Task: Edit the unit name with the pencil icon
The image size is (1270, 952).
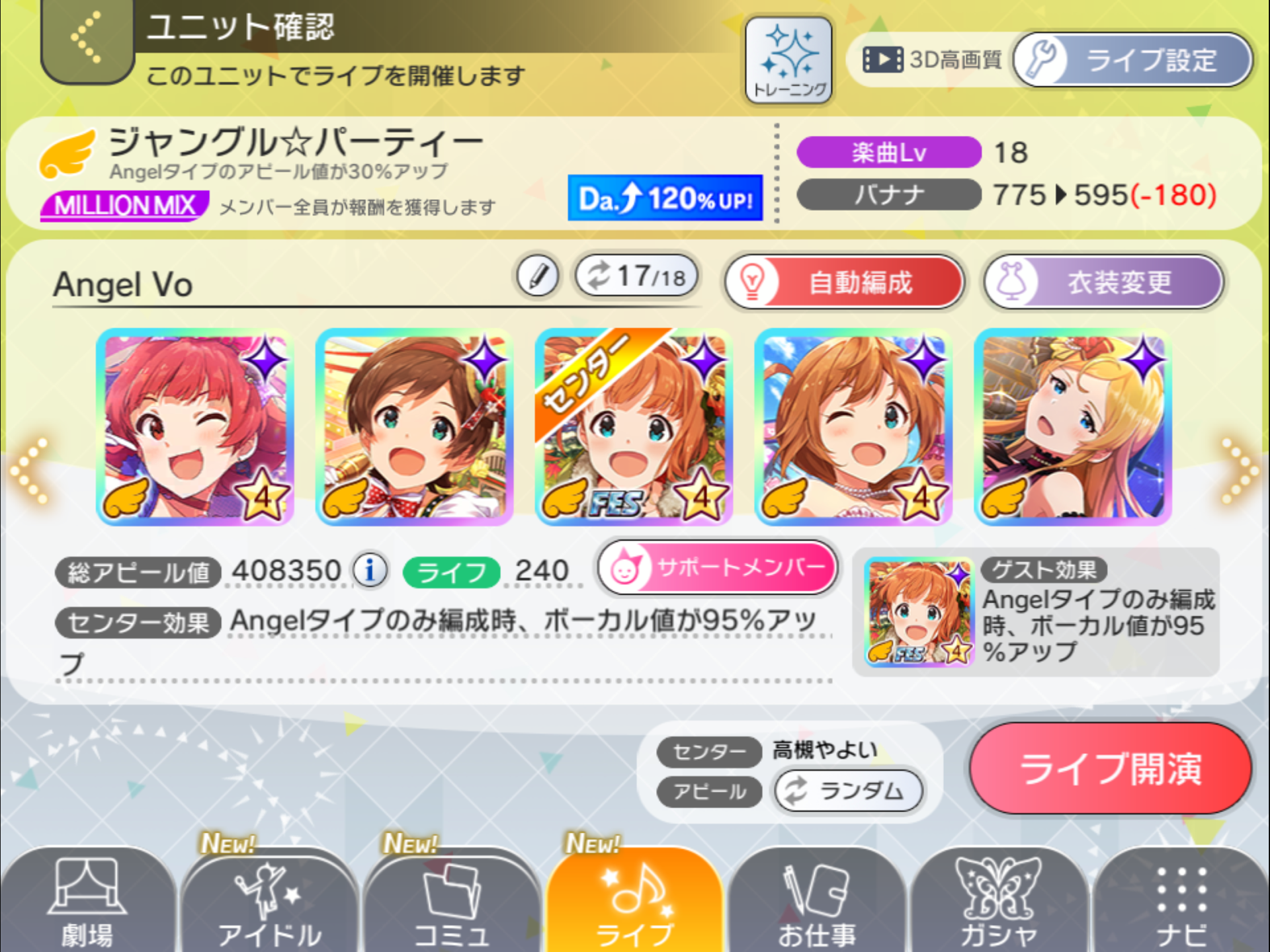Action: 537,276
